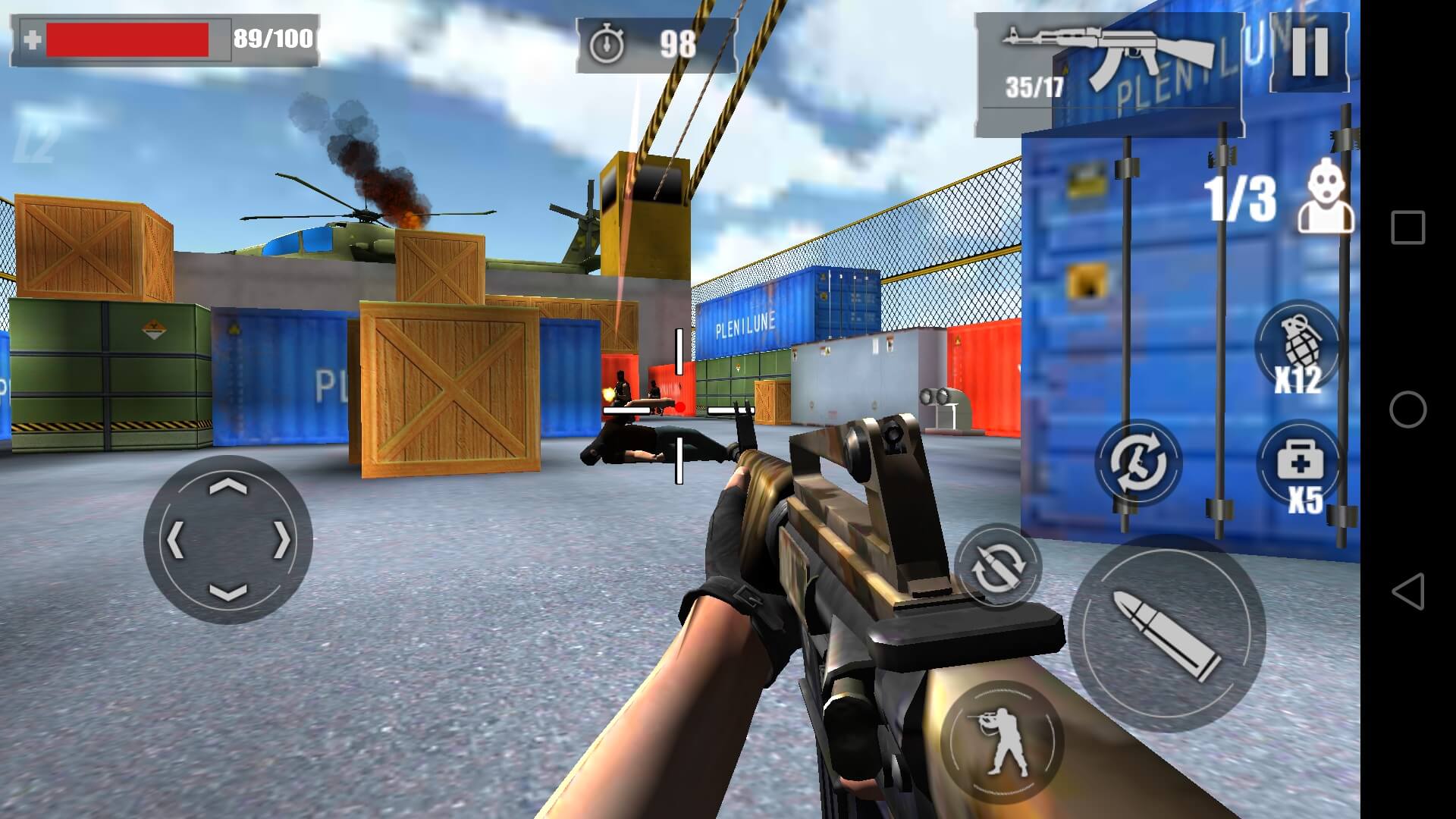Move backward with the down arrow
The width and height of the screenshot is (1456, 819).
227,592
